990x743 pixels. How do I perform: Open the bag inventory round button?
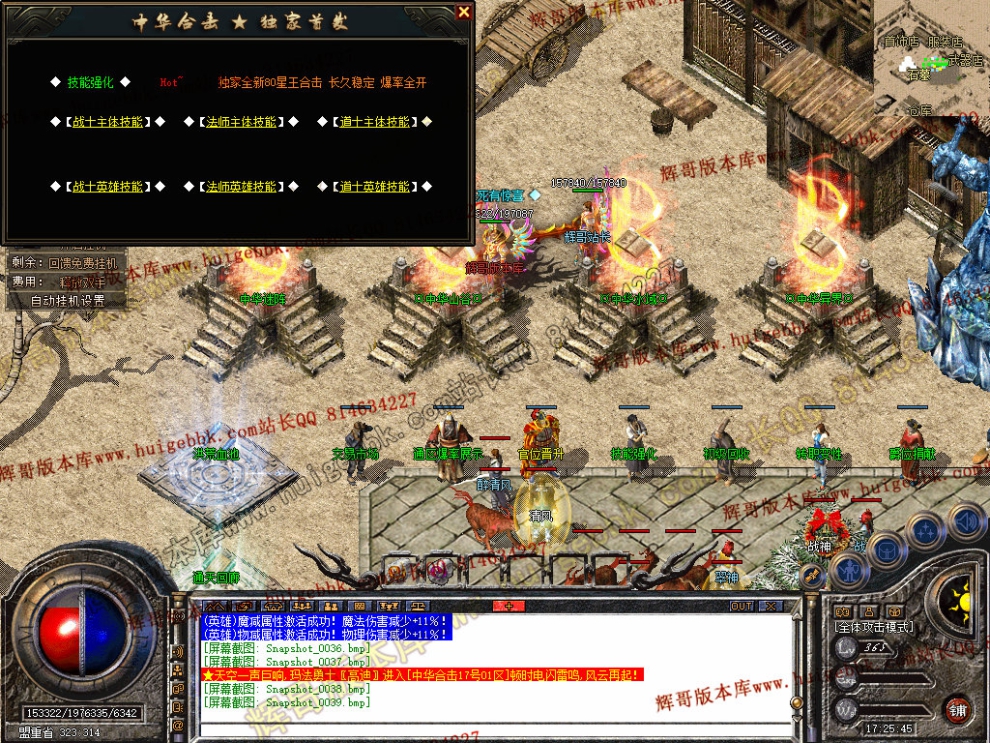coord(886,548)
